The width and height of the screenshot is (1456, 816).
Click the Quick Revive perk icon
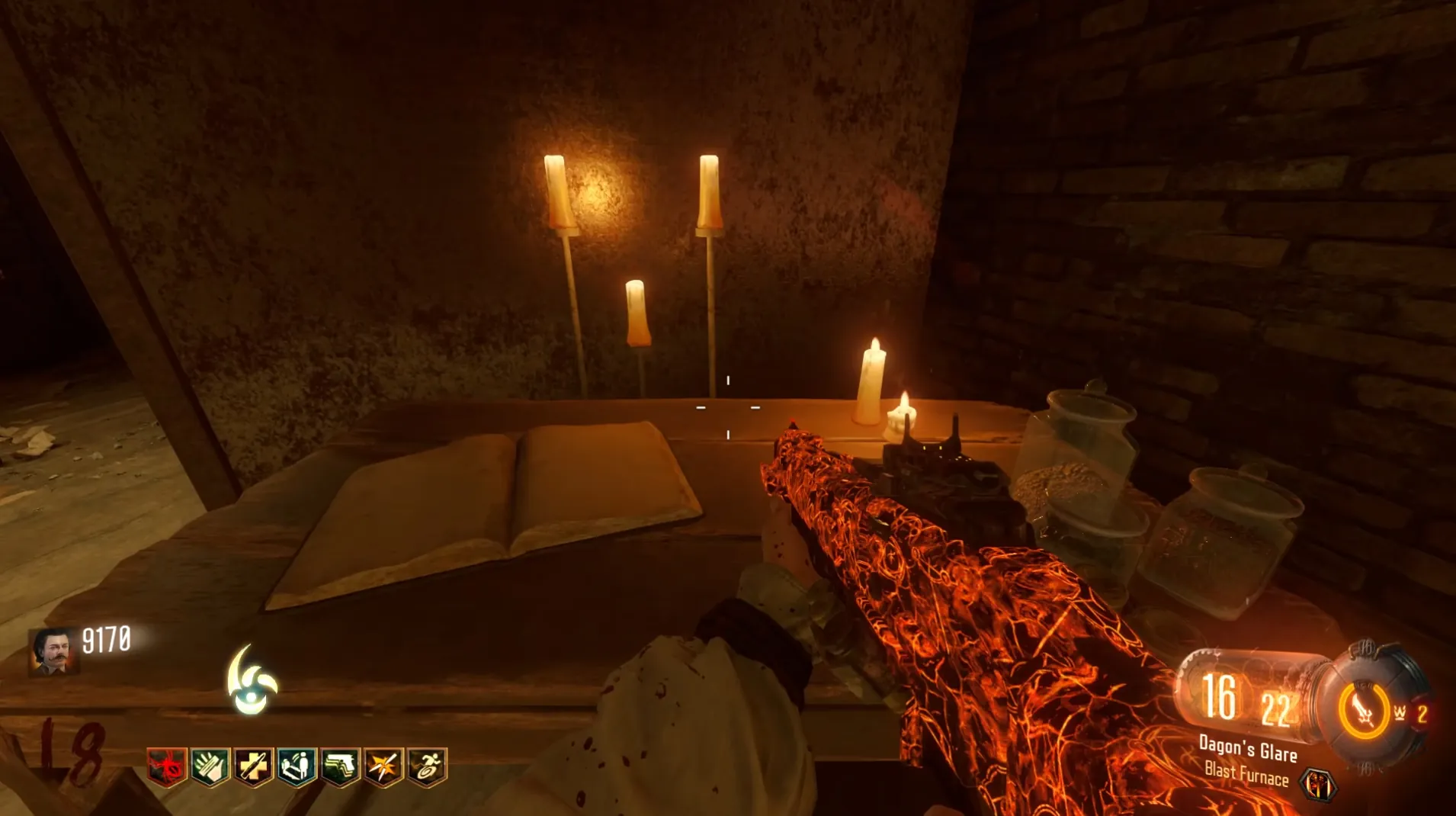297,766
